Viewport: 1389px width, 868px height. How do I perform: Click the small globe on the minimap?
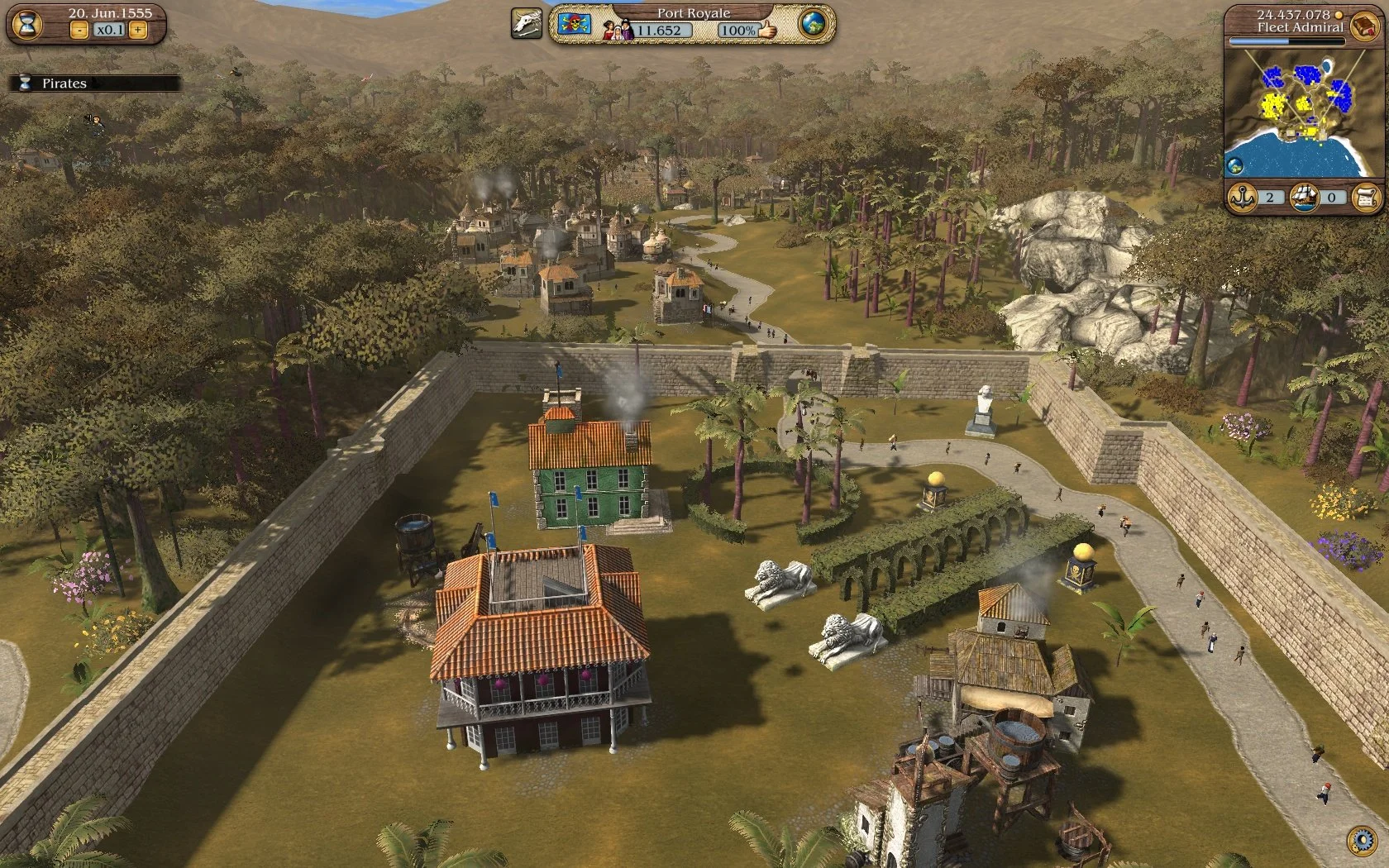[1235, 164]
